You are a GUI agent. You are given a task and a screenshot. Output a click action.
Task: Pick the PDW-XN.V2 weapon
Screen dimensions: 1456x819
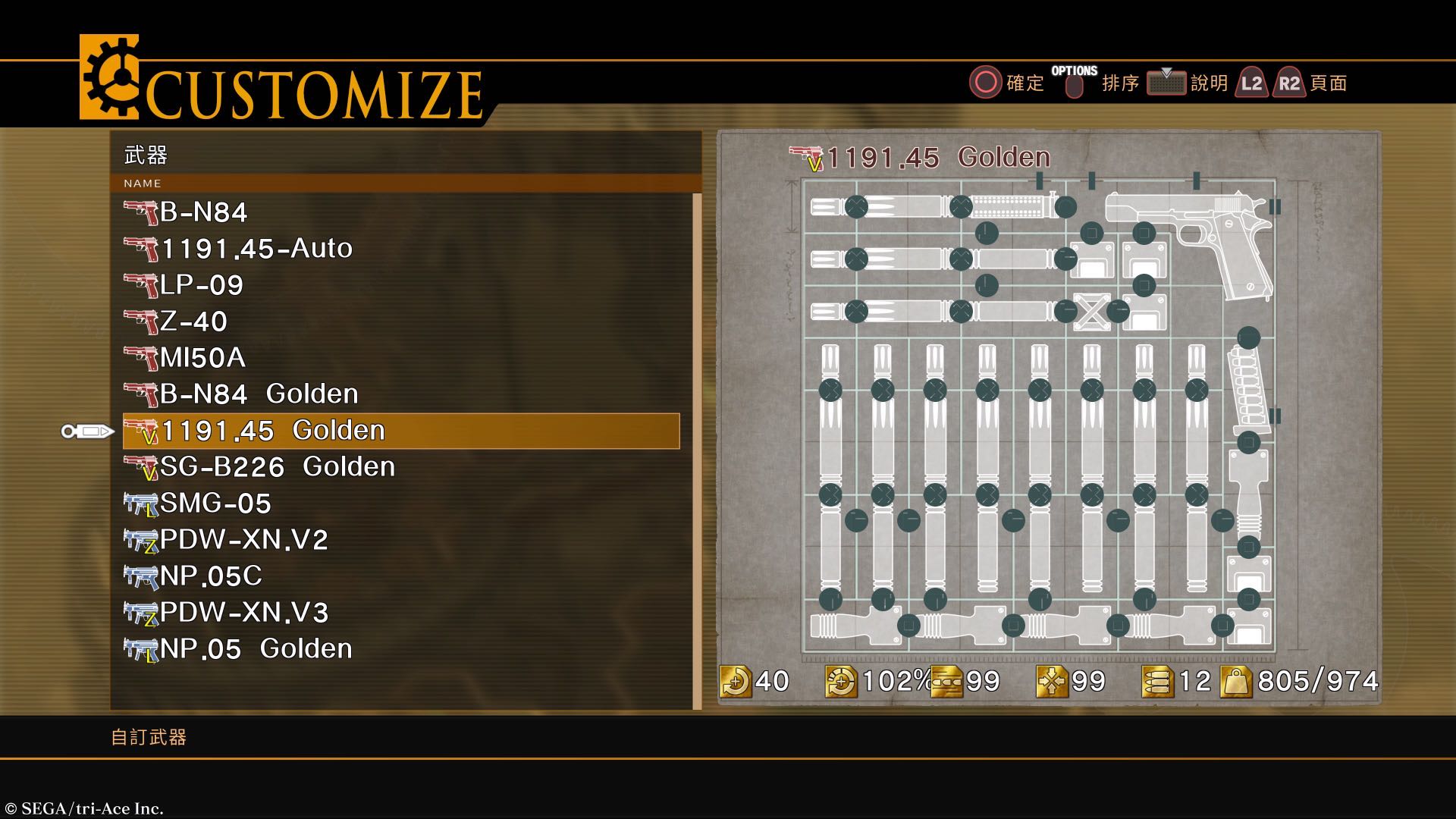(243, 540)
